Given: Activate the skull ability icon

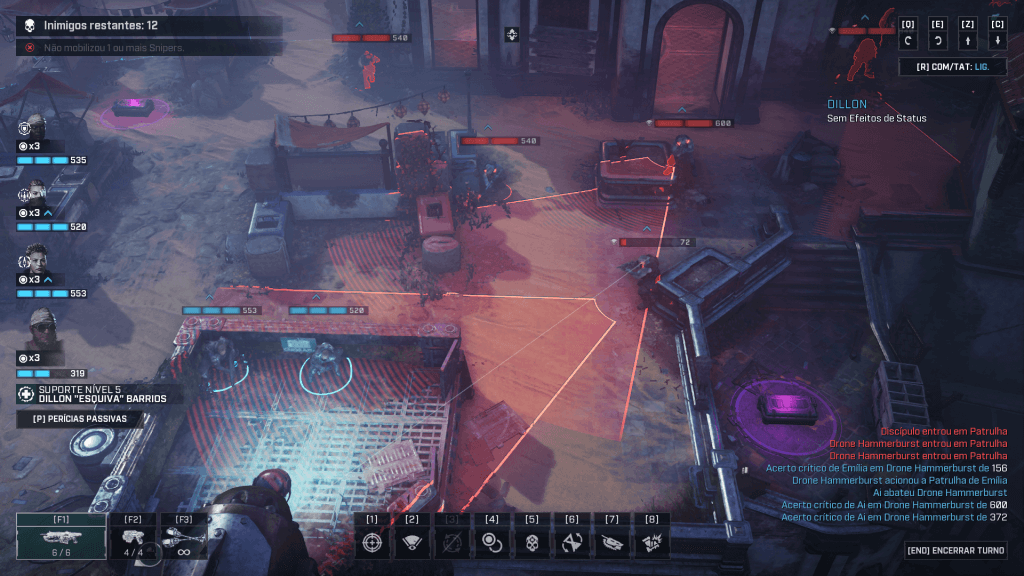Looking at the screenshot, I should [532, 542].
